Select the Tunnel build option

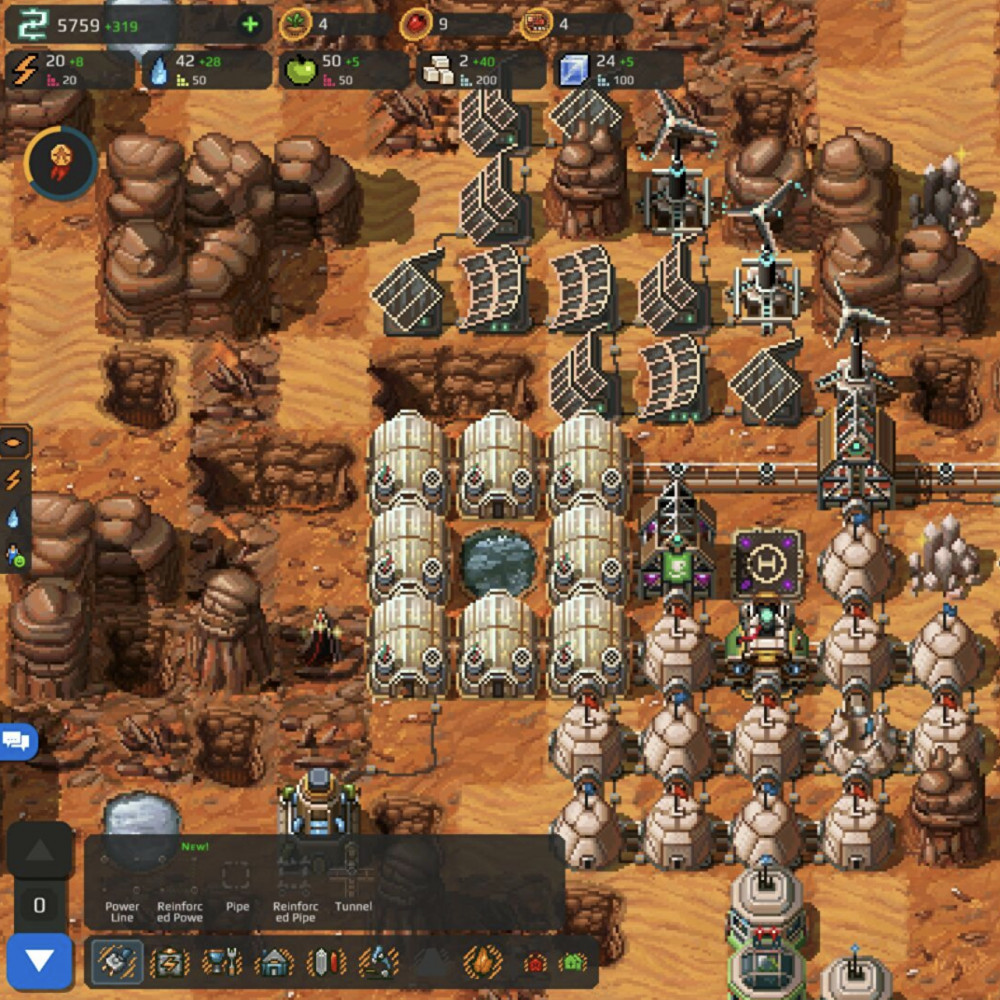point(353,885)
